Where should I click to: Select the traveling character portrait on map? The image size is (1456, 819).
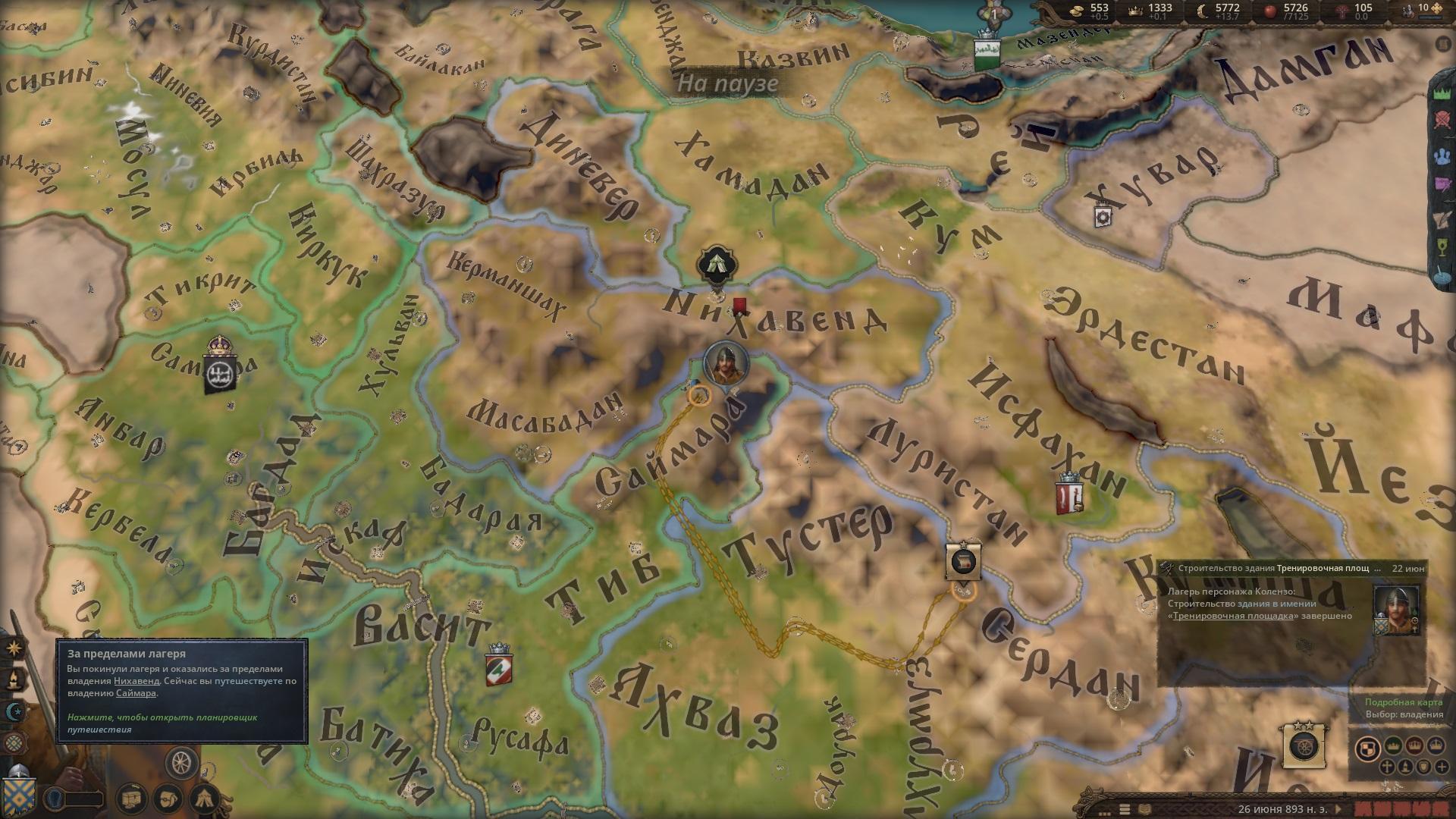726,362
